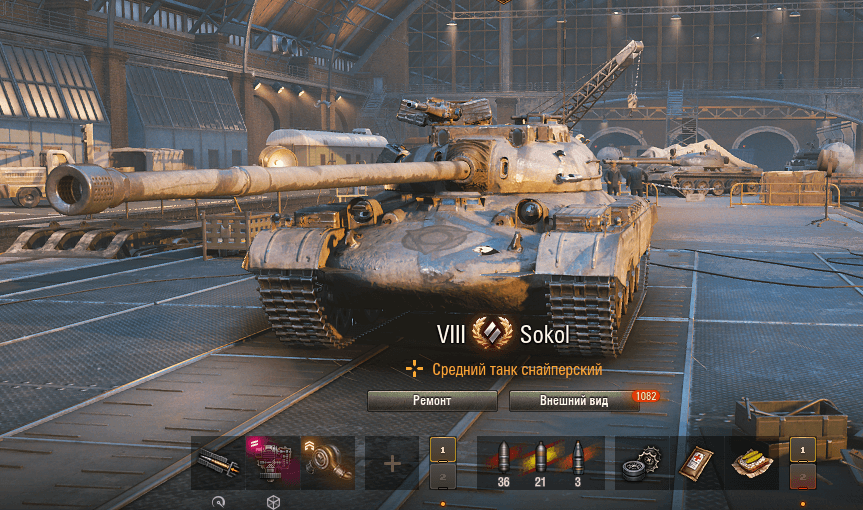Click the cube icon under the equipment
The width and height of the screenshot is (863, 510).
[273, 501]
